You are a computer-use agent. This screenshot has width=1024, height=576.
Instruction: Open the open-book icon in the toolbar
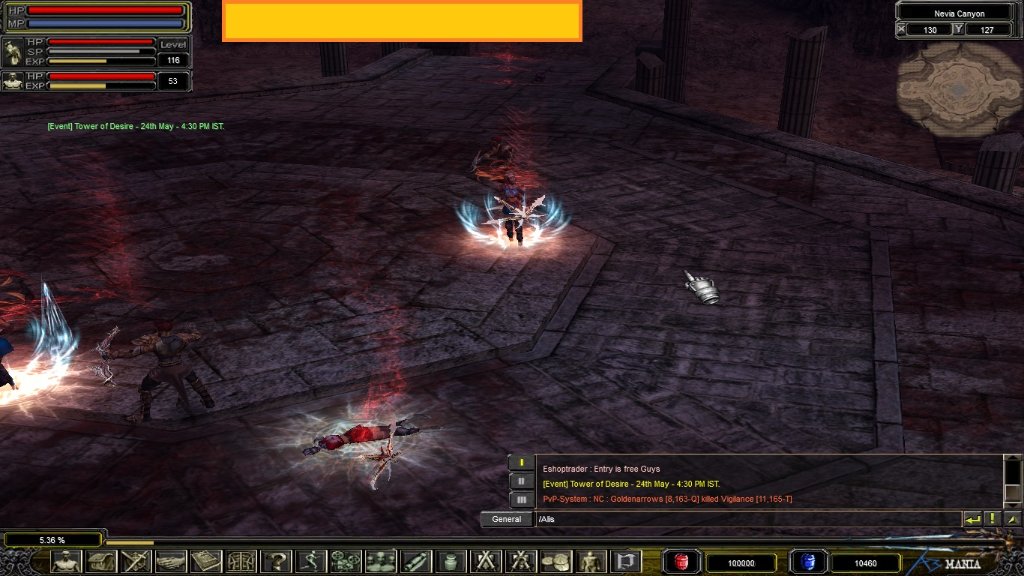tap(206, 561)
